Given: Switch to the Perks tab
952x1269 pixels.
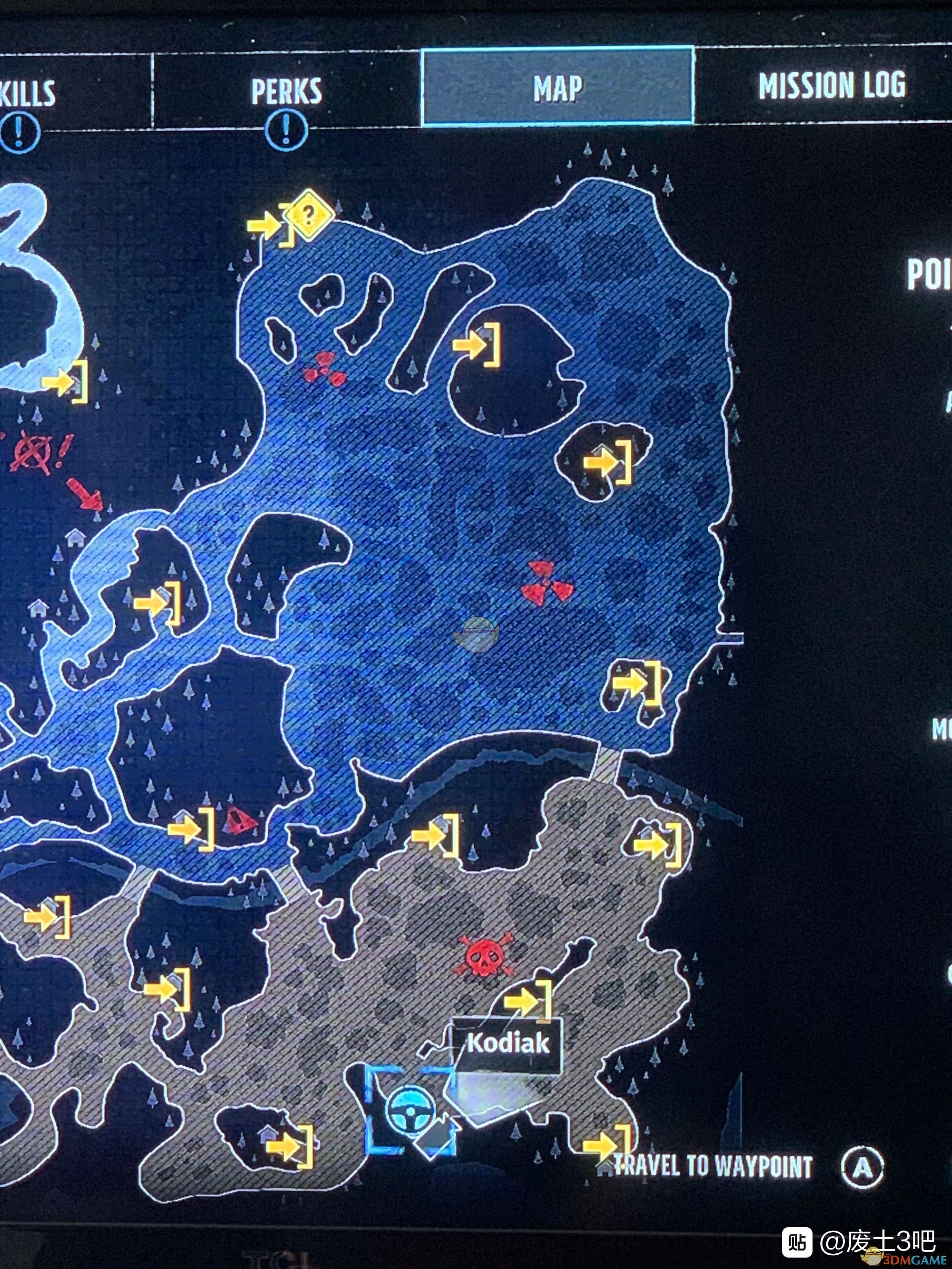Looking at the screenshot, I should [x=287, y=90].
